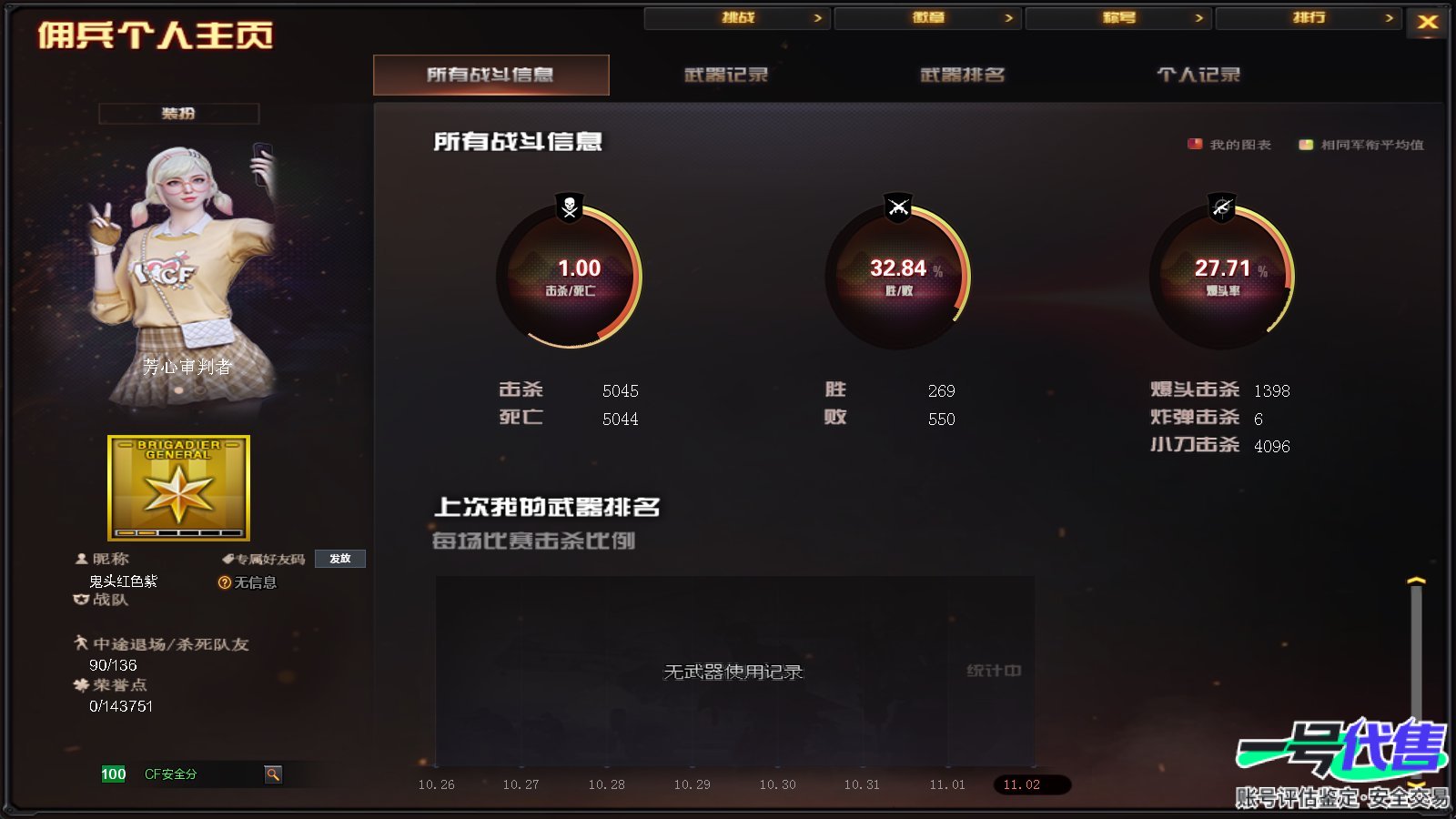Image resolution: width=1456 pixels, height=819 pixels.
Task: Expand the 徽章 badge menu arrow
Action: pos(1007,17)
